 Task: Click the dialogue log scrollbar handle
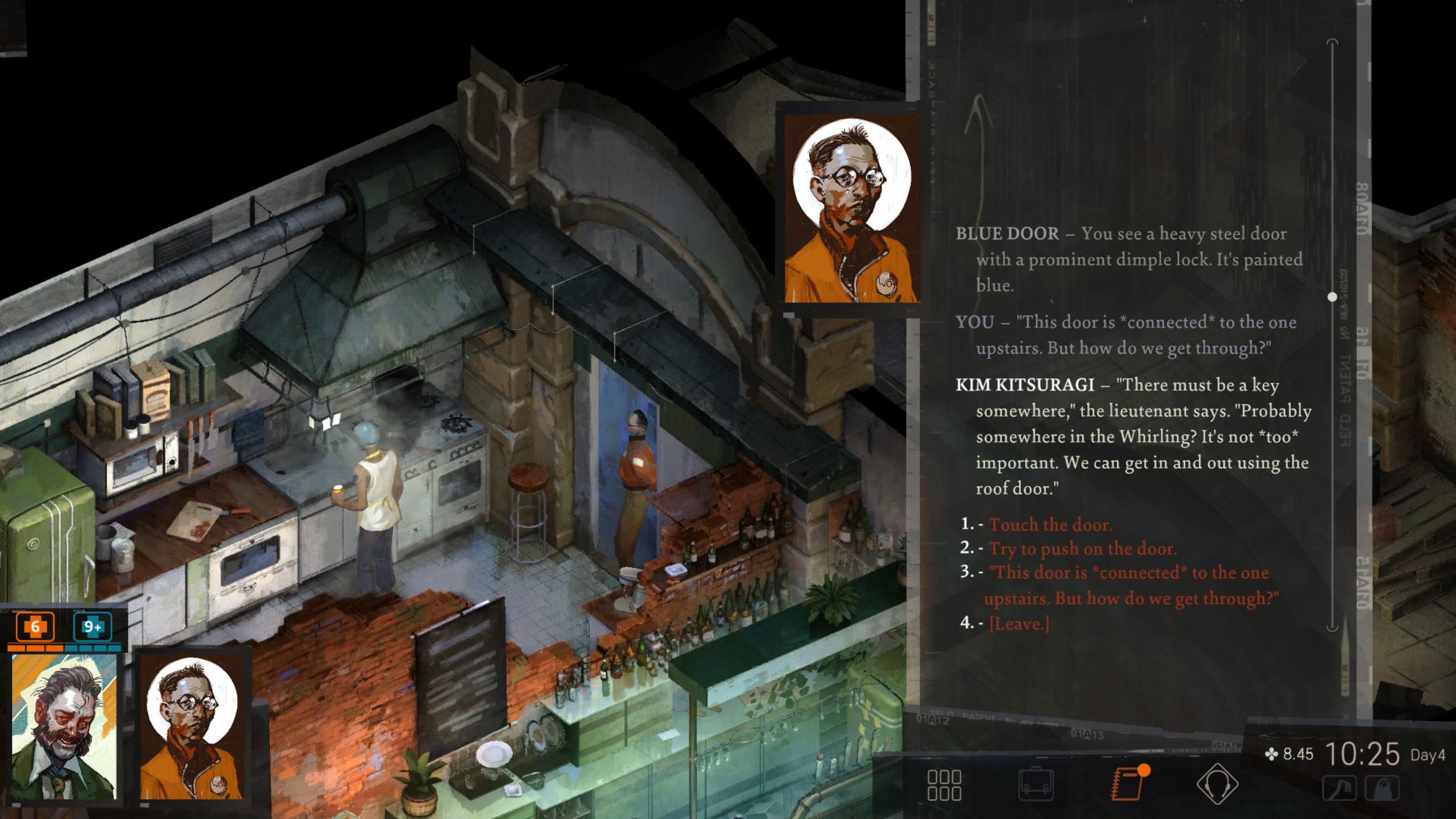pos(1332,297)
